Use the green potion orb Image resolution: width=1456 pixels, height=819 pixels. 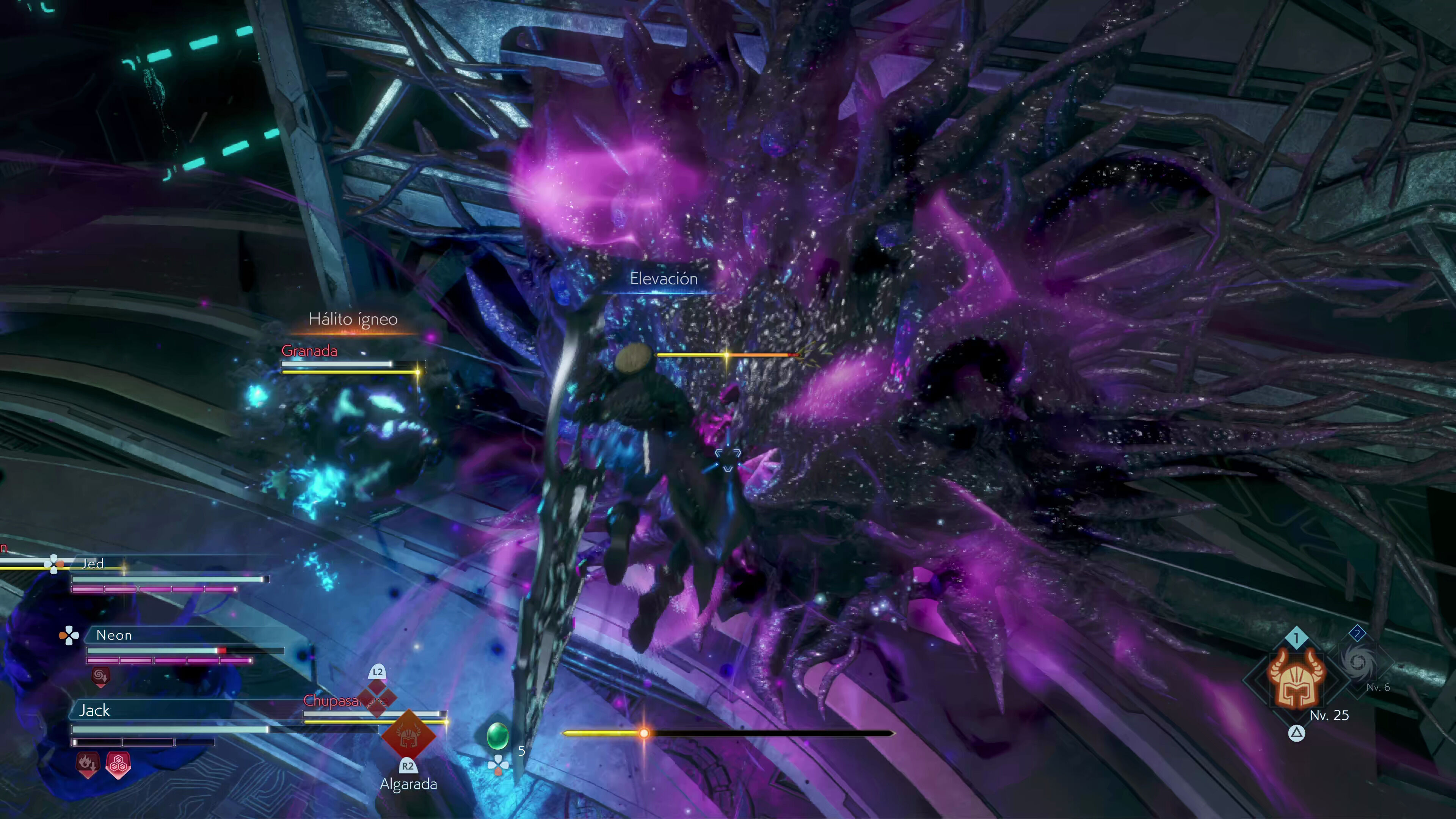tap(497, 735)
